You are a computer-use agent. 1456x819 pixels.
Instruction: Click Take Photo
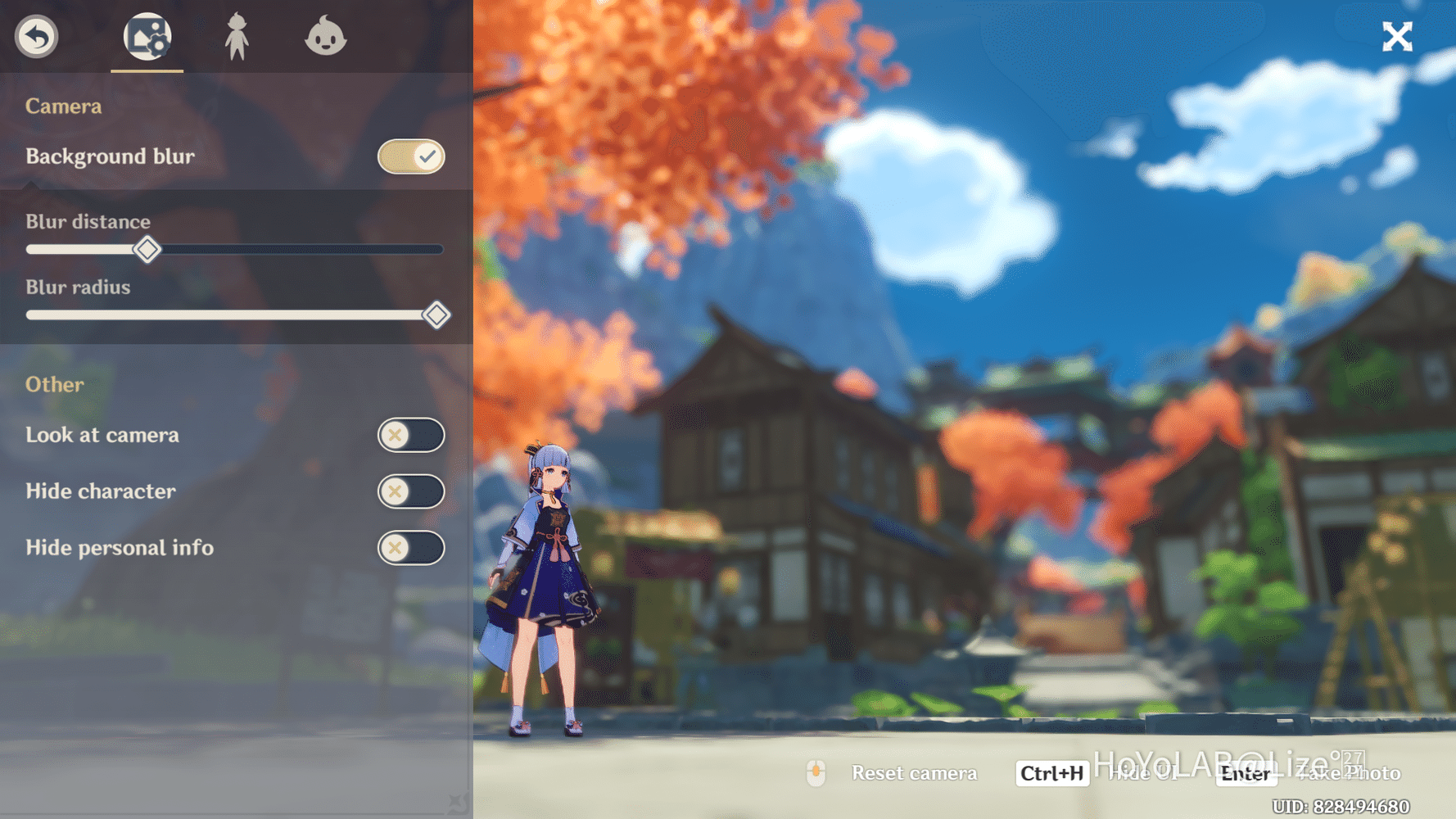click(1350, 773)
